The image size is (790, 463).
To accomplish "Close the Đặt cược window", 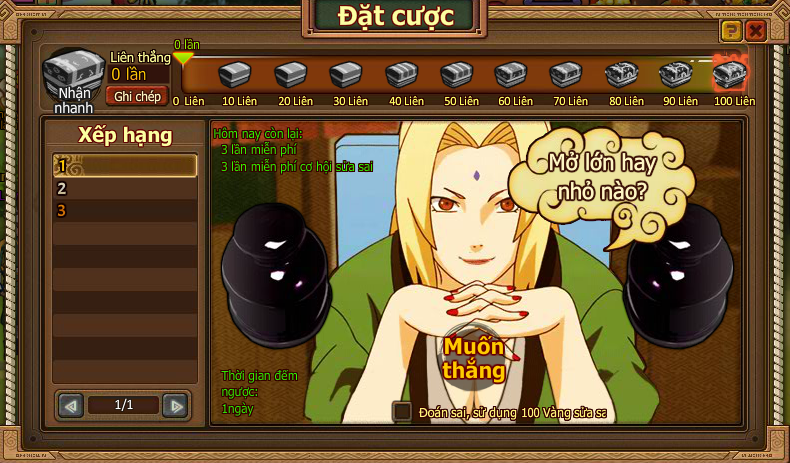I will [756, 31].
